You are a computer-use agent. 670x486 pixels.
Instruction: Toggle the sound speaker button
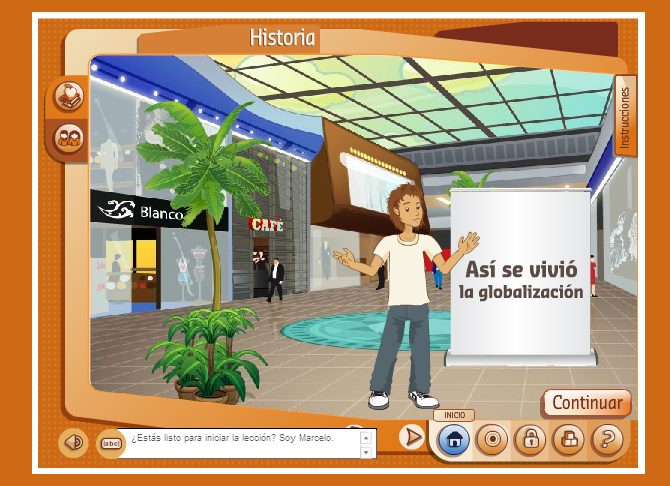click(71, 441)
